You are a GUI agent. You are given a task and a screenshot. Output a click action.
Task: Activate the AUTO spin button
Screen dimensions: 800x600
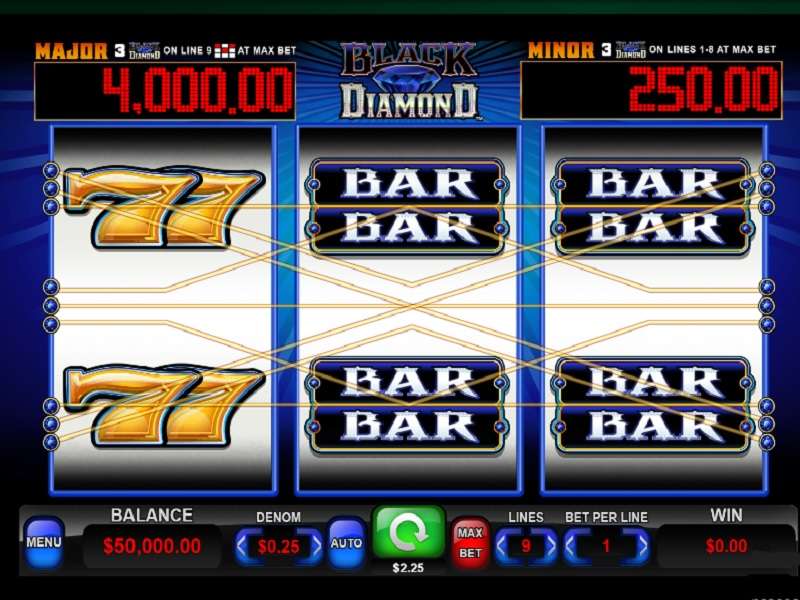point(346,544)
